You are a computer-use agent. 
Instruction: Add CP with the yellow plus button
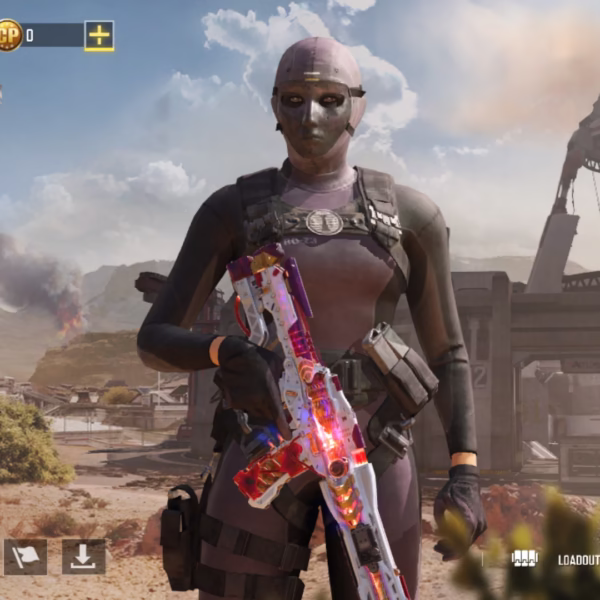pyautogui.click(x=99, y=36)
